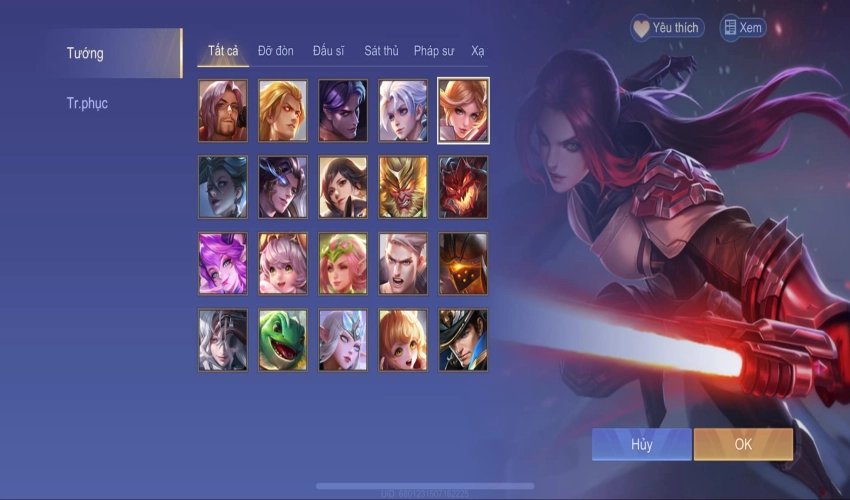Select the dark helmeted knight with glowing eyes
This screenshot has width=850, height=500.
[463, 264]
